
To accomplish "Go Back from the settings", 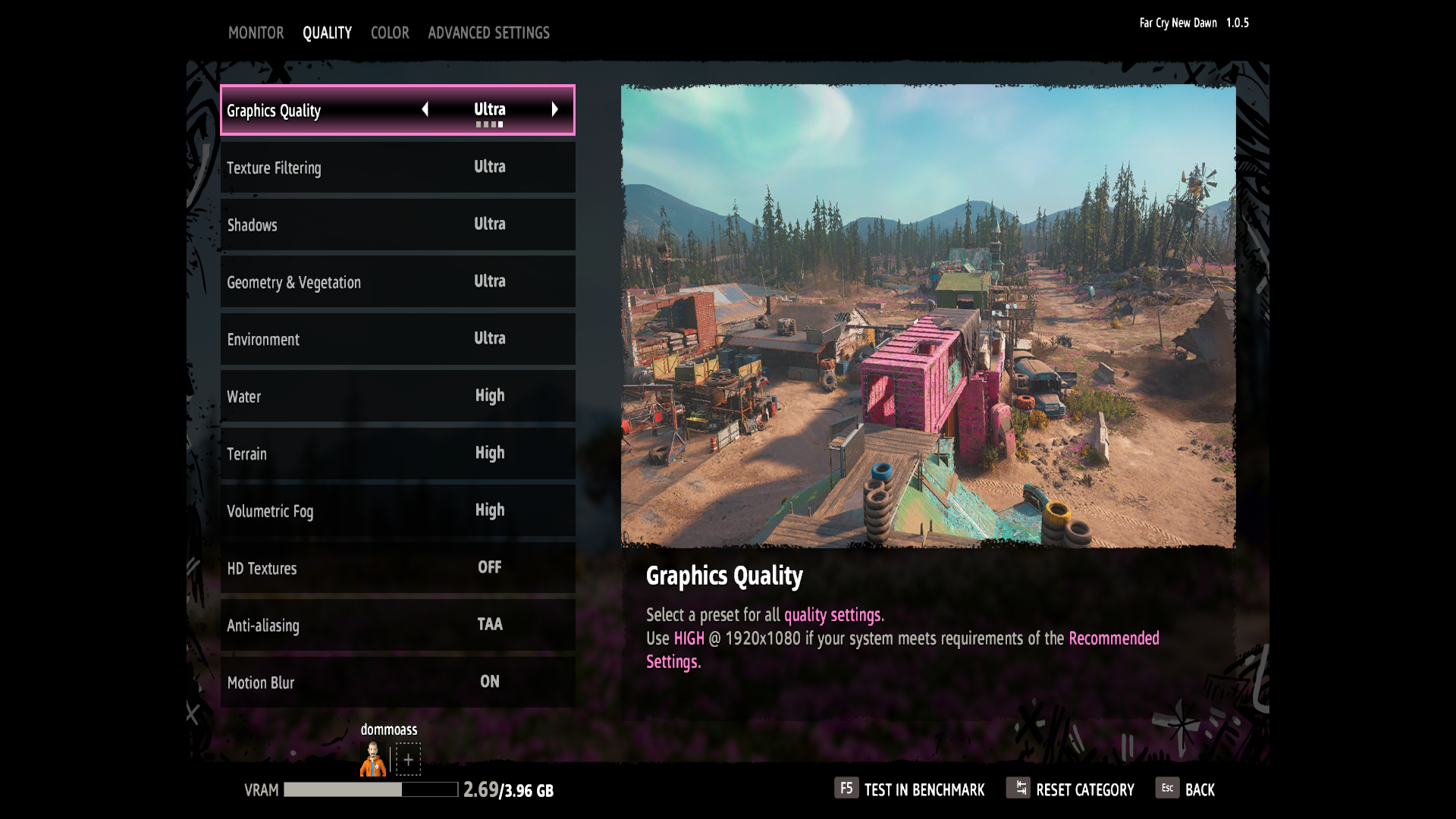I will click(x=1186, y=789).
